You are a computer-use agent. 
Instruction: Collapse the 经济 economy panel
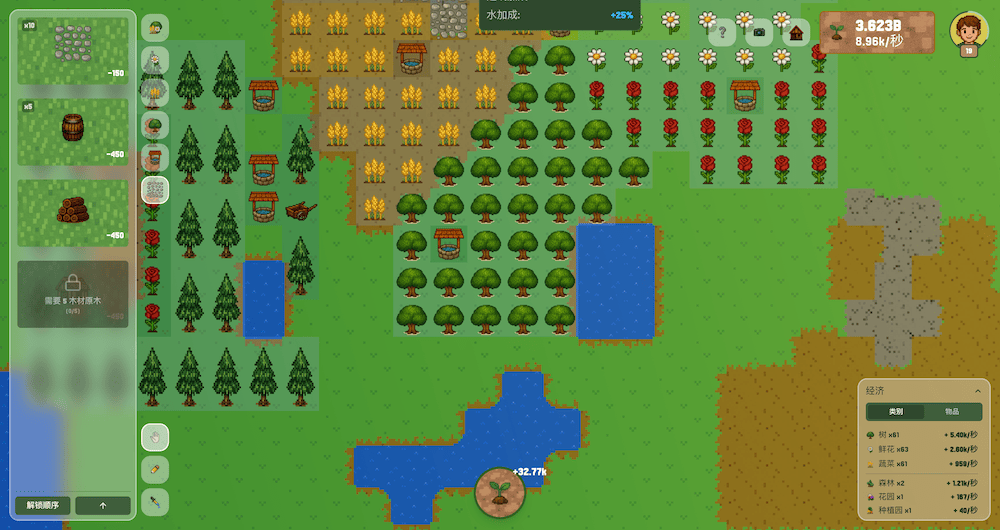pyautogui.click(x=977, y=390)
